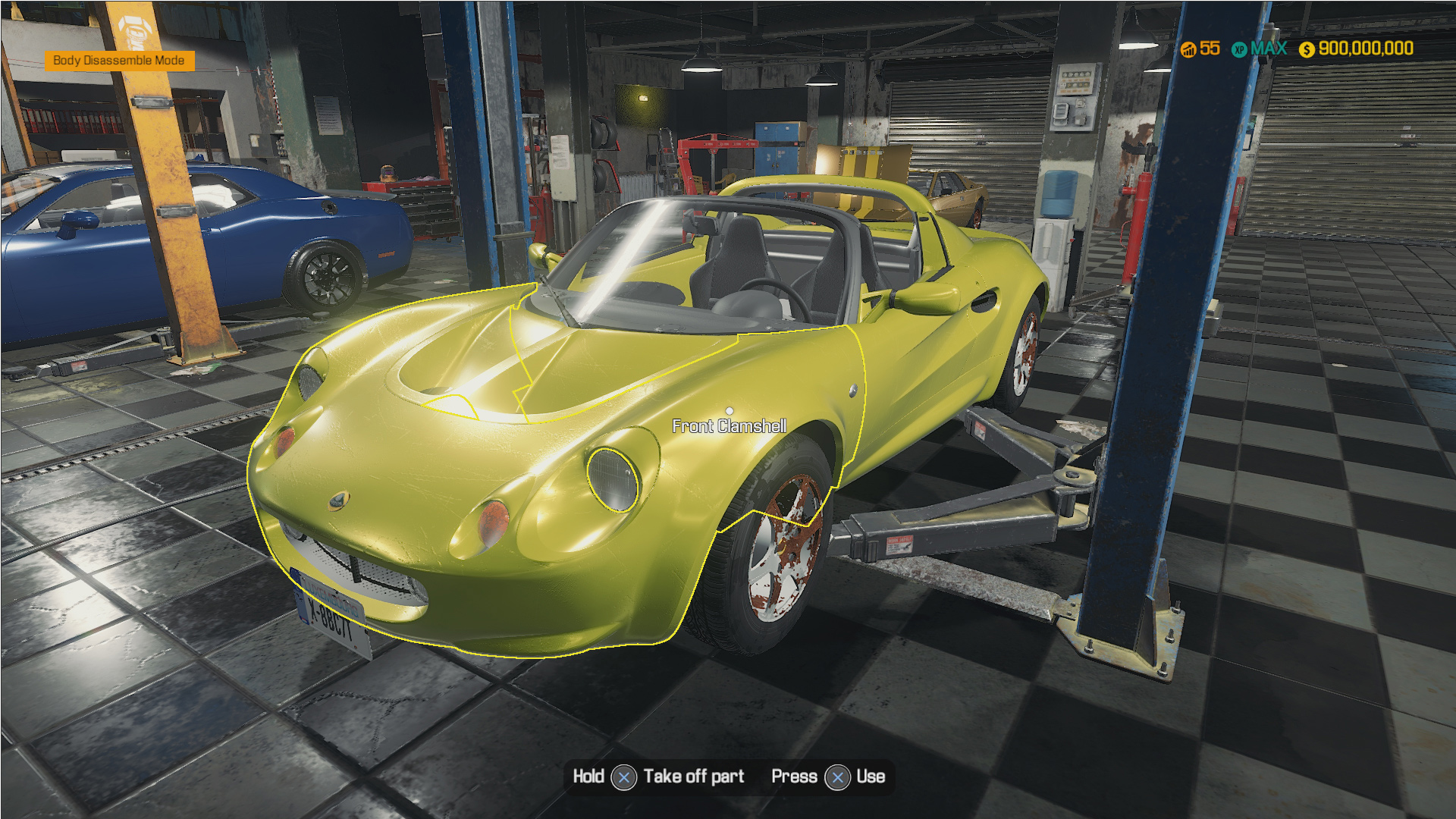Select the yellow dollar coin icon

pyautogui.click(x=1307, y=47)
